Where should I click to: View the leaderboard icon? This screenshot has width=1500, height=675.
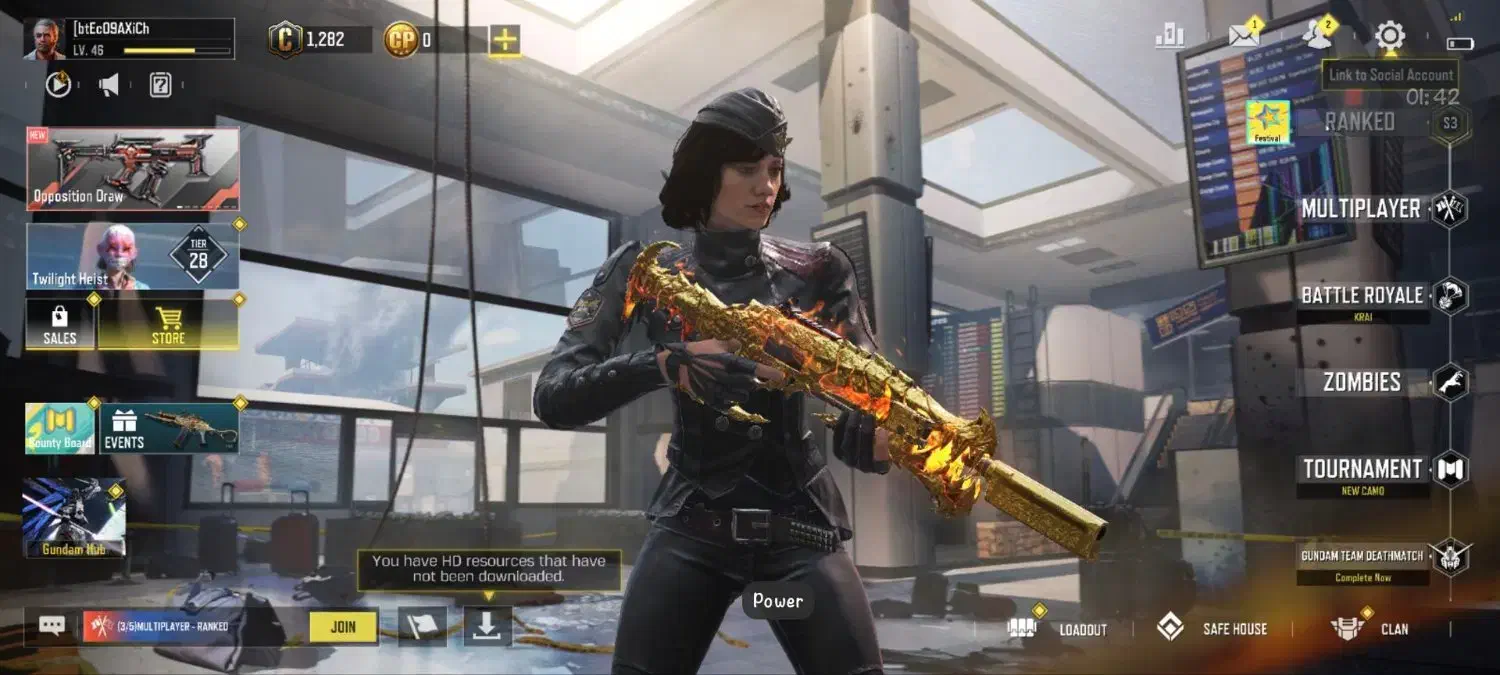pos(1170,36)
